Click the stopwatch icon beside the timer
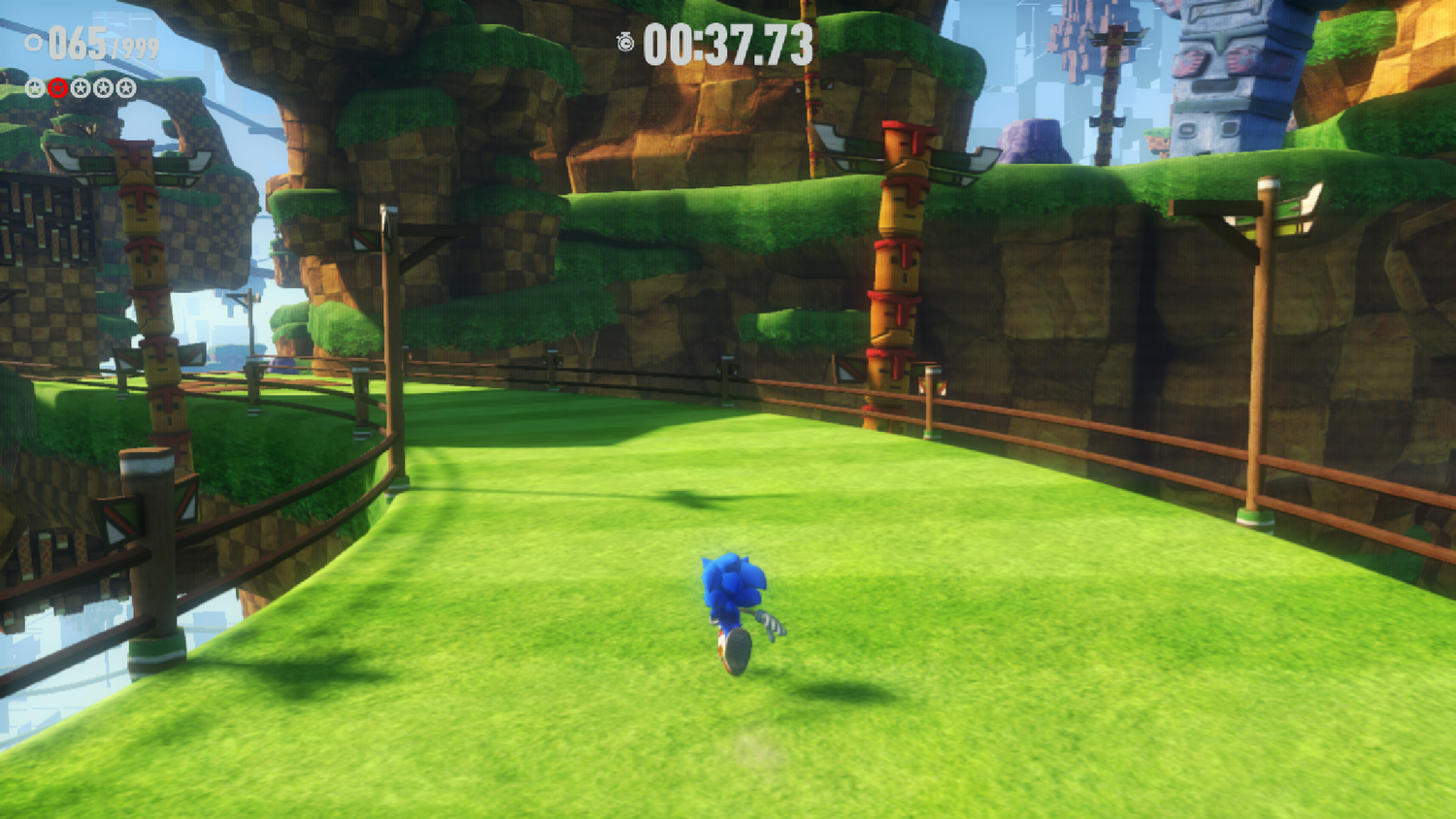The width and height of the screenshot is (1456, 819). [626, 42]
